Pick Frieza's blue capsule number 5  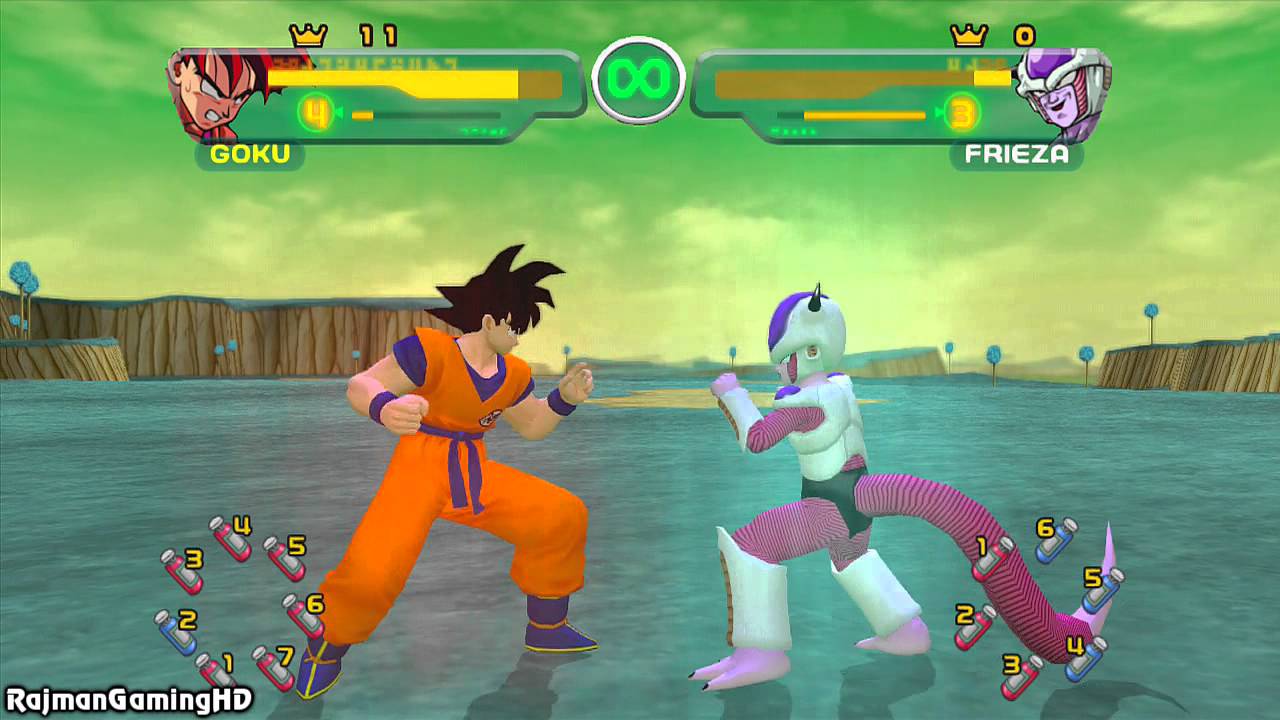(x=1101, y=589)
